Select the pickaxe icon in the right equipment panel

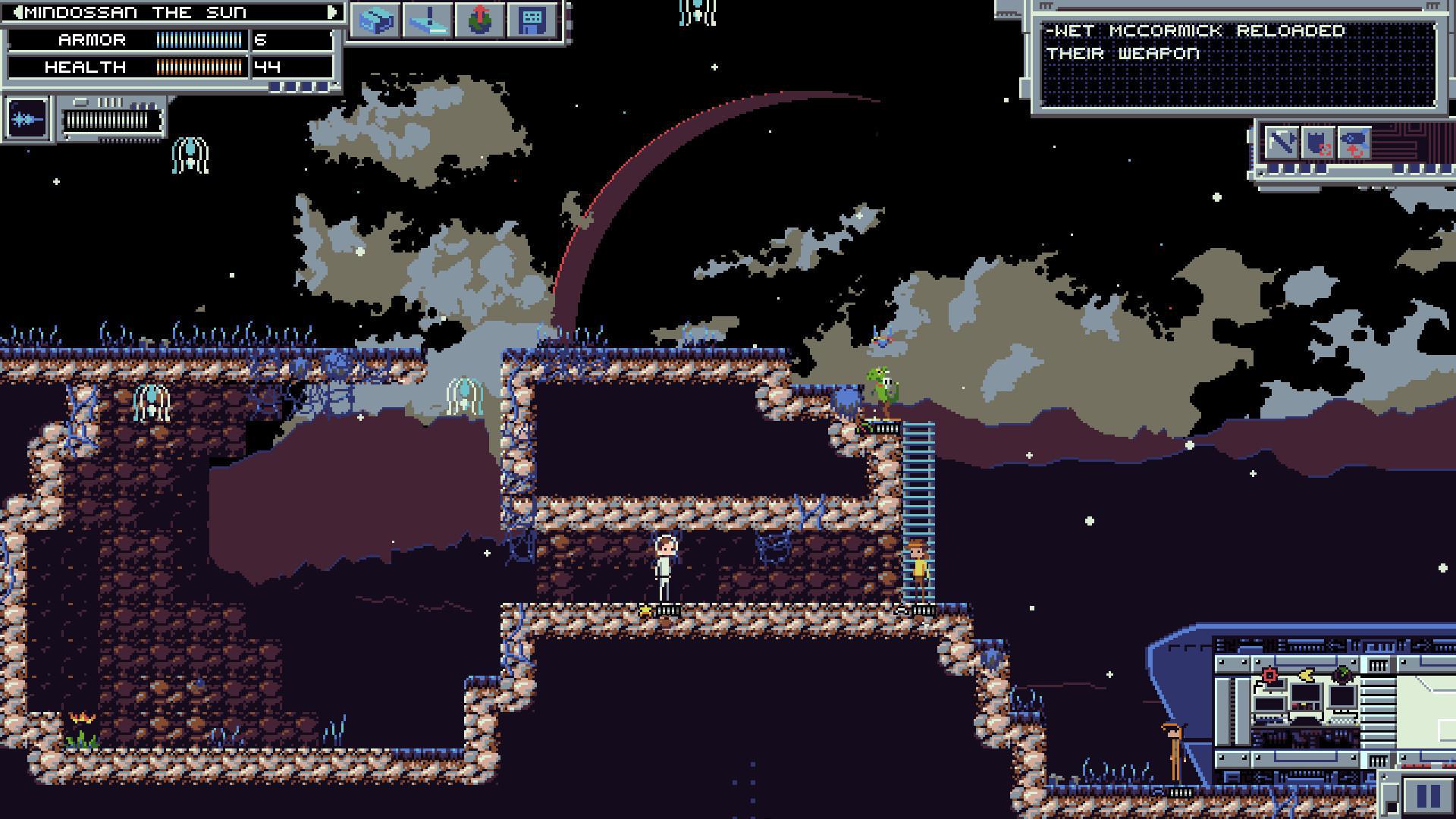pos(1282,143)
